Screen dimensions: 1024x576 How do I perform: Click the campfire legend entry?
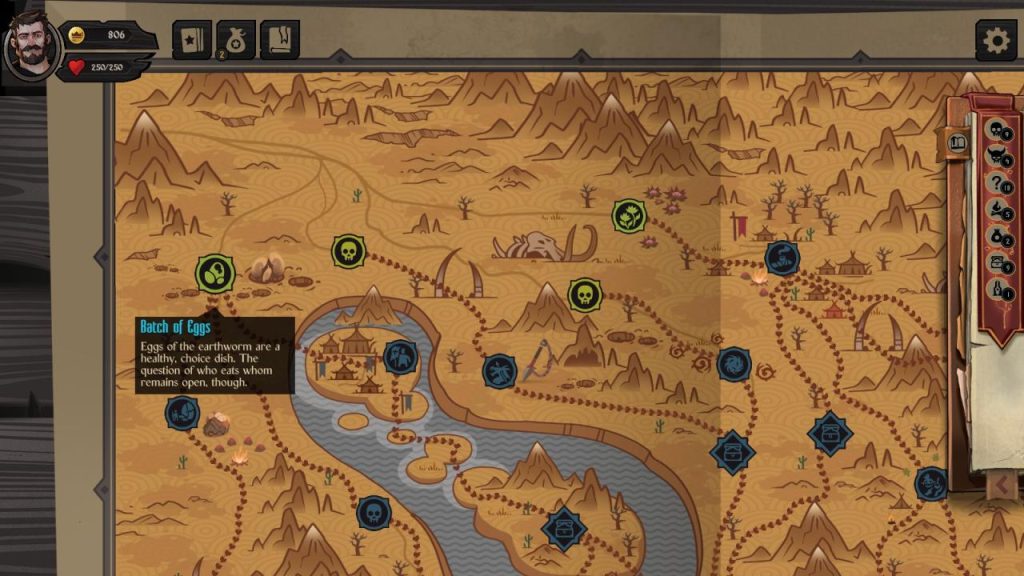coord(997,209)
